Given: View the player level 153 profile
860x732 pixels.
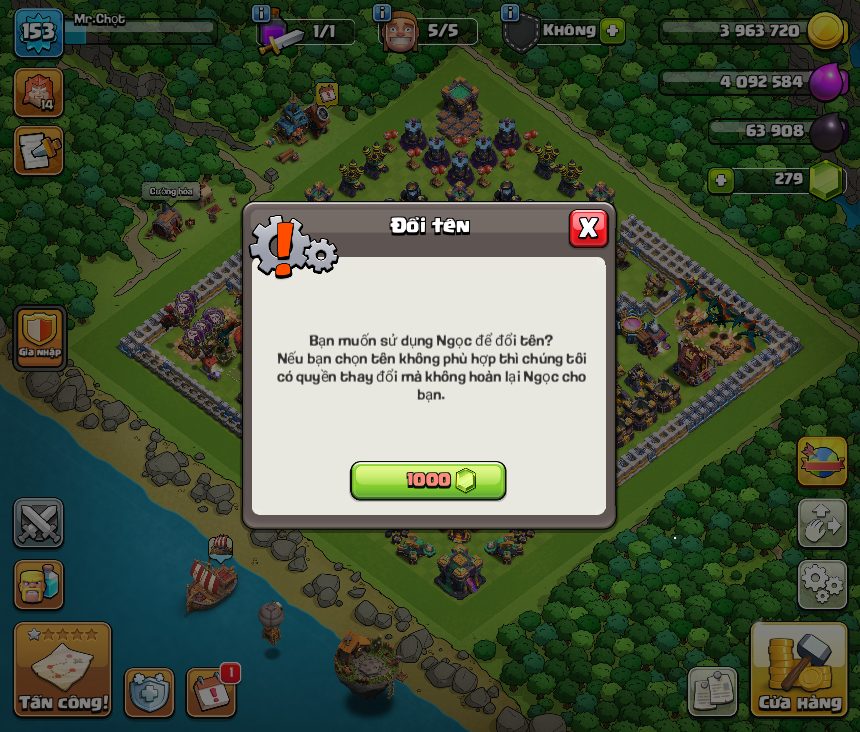Looking at the screenshot, I should pos(38,32).
